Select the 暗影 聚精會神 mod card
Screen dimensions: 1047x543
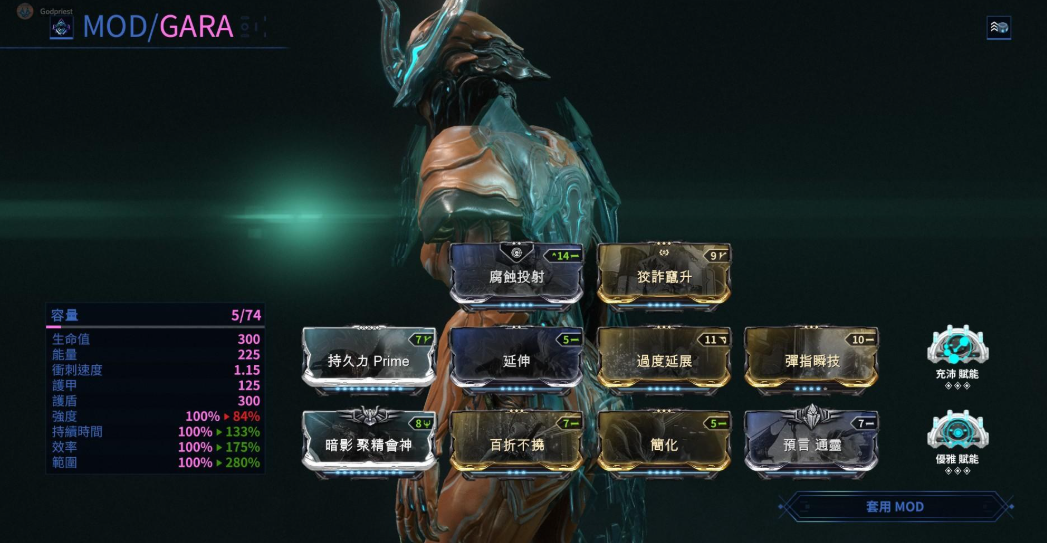click(x=369, y=443)
